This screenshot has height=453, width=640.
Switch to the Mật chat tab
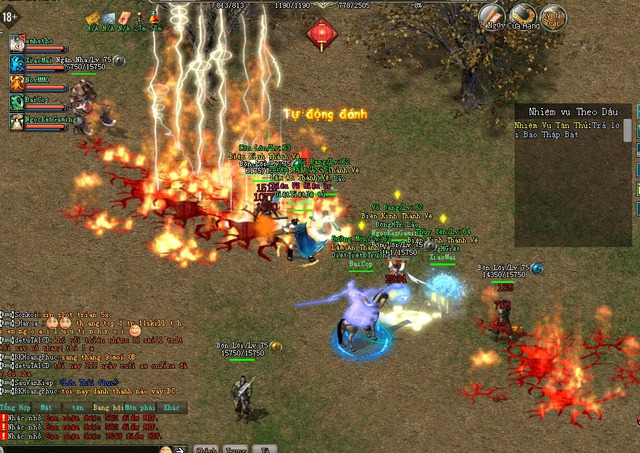click(47, 408)
